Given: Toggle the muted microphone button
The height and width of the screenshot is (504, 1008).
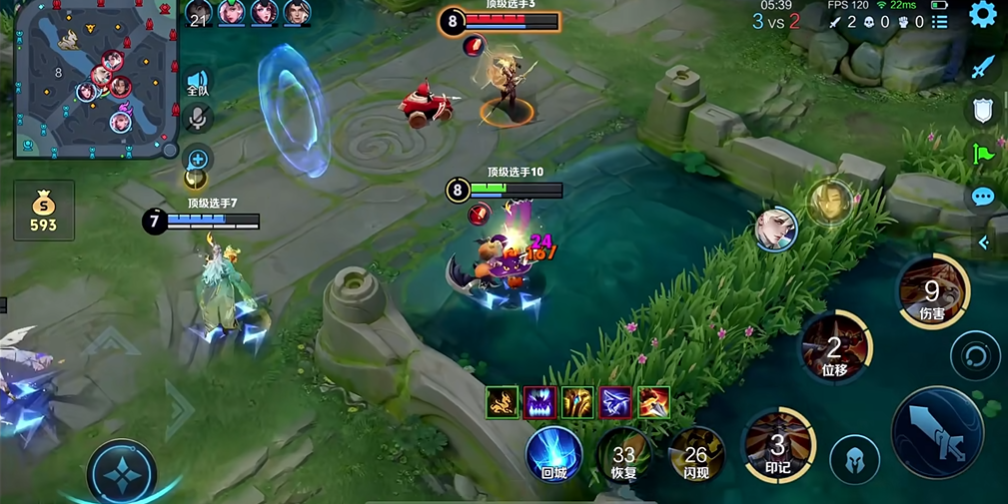Looking at the screenshot, I should (198, 119).
